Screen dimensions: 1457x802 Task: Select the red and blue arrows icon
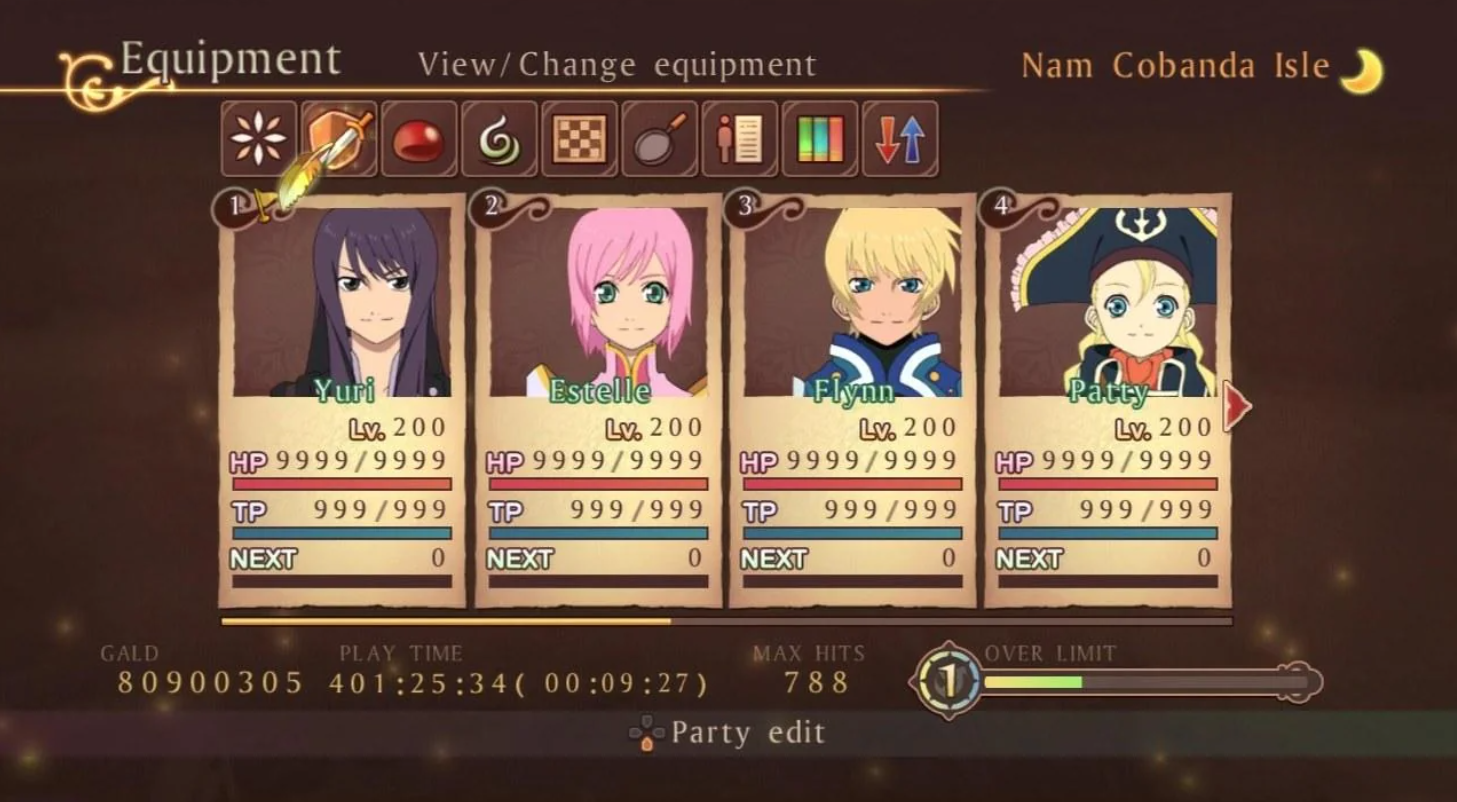pos(900,139)
